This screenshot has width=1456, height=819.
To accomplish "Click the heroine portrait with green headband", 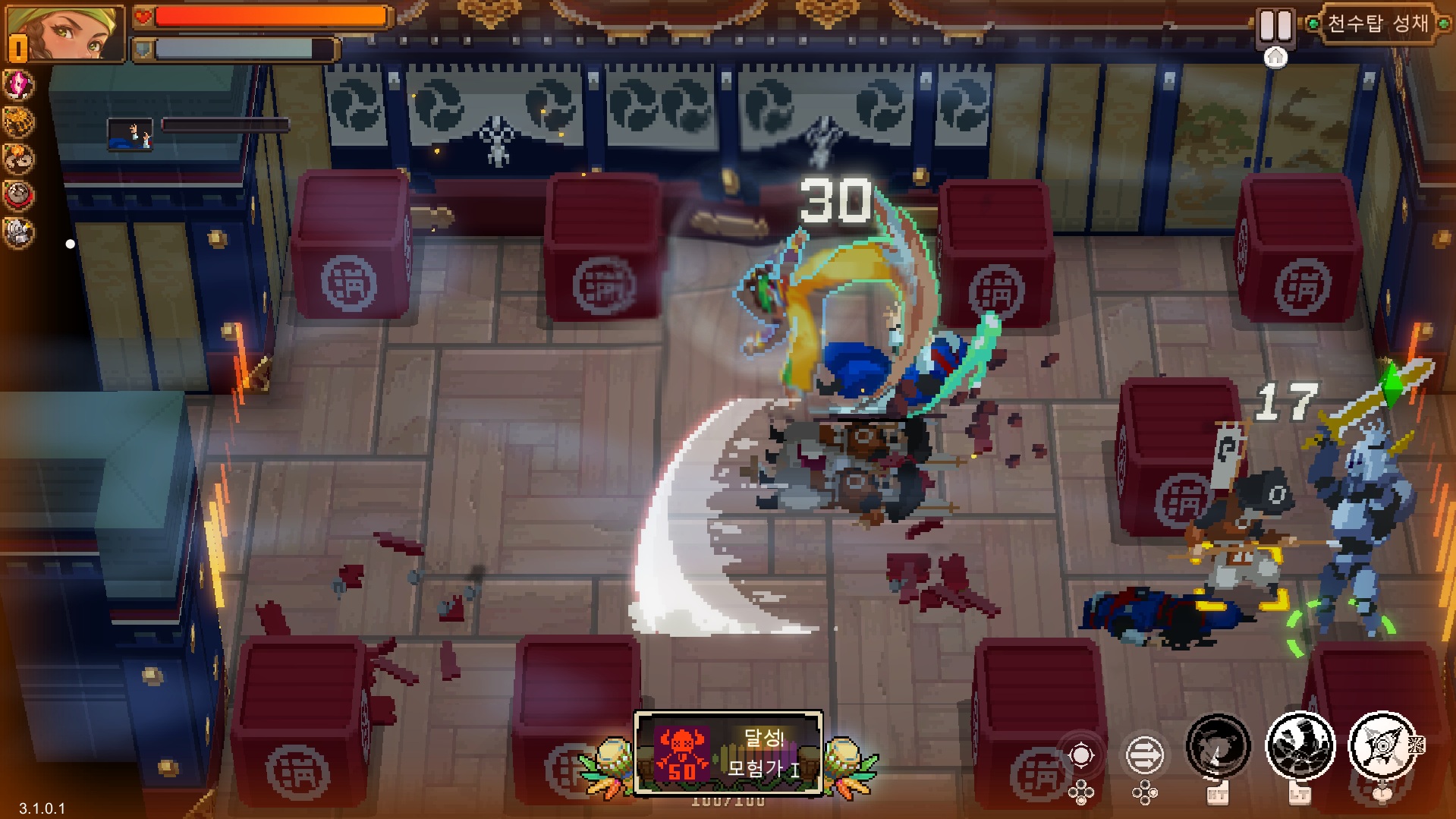I will click(x=66, y=33).
